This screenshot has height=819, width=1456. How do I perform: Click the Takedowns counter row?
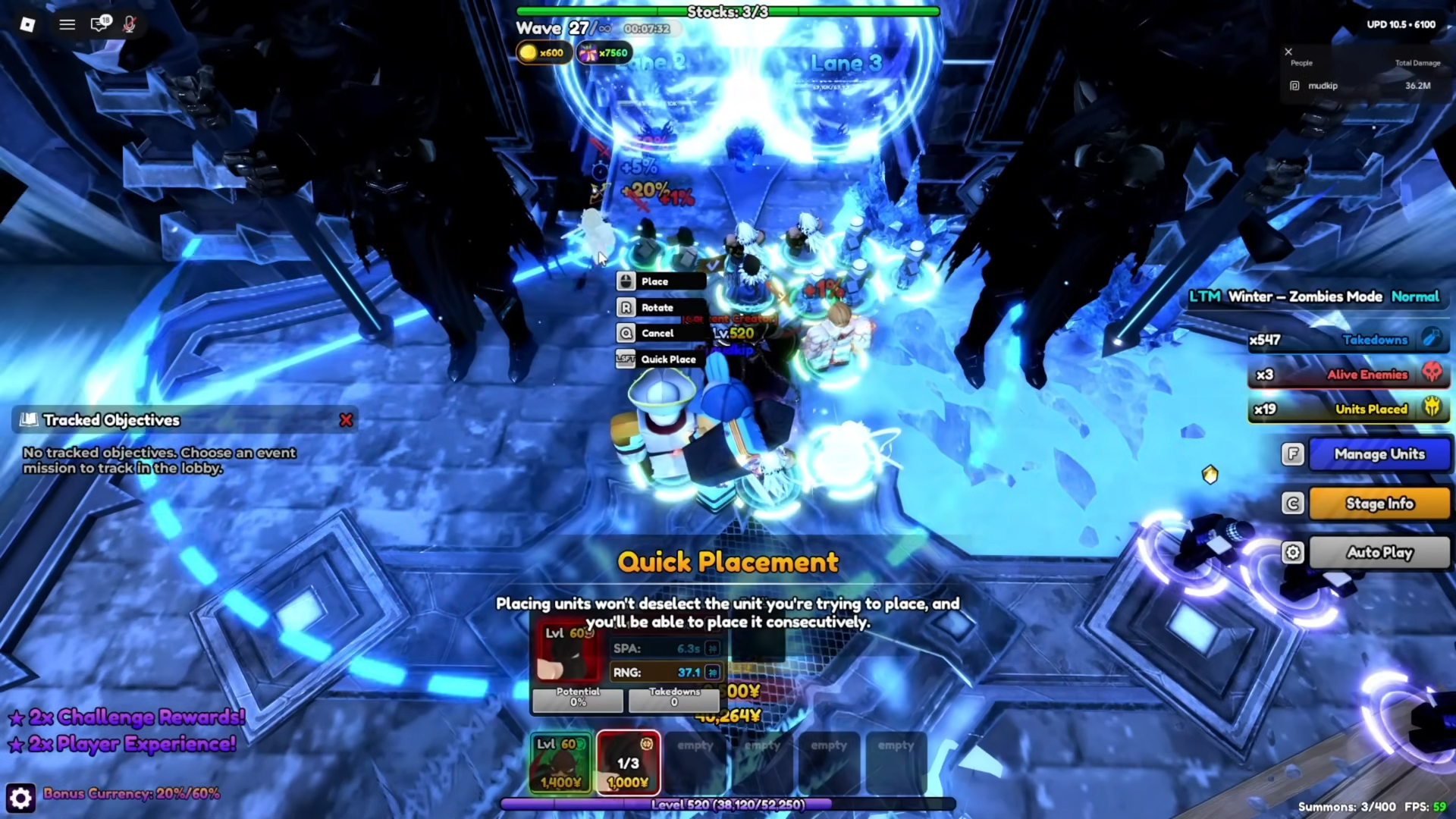(x=1347, y=340)
